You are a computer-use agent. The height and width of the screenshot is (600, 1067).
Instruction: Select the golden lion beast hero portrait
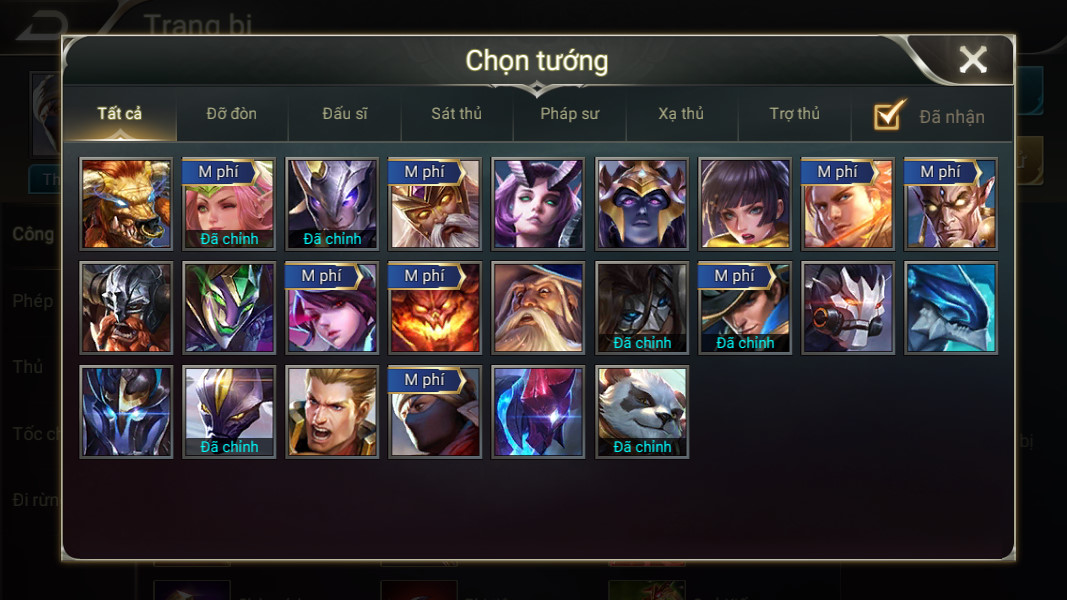[x=126, y=203]
